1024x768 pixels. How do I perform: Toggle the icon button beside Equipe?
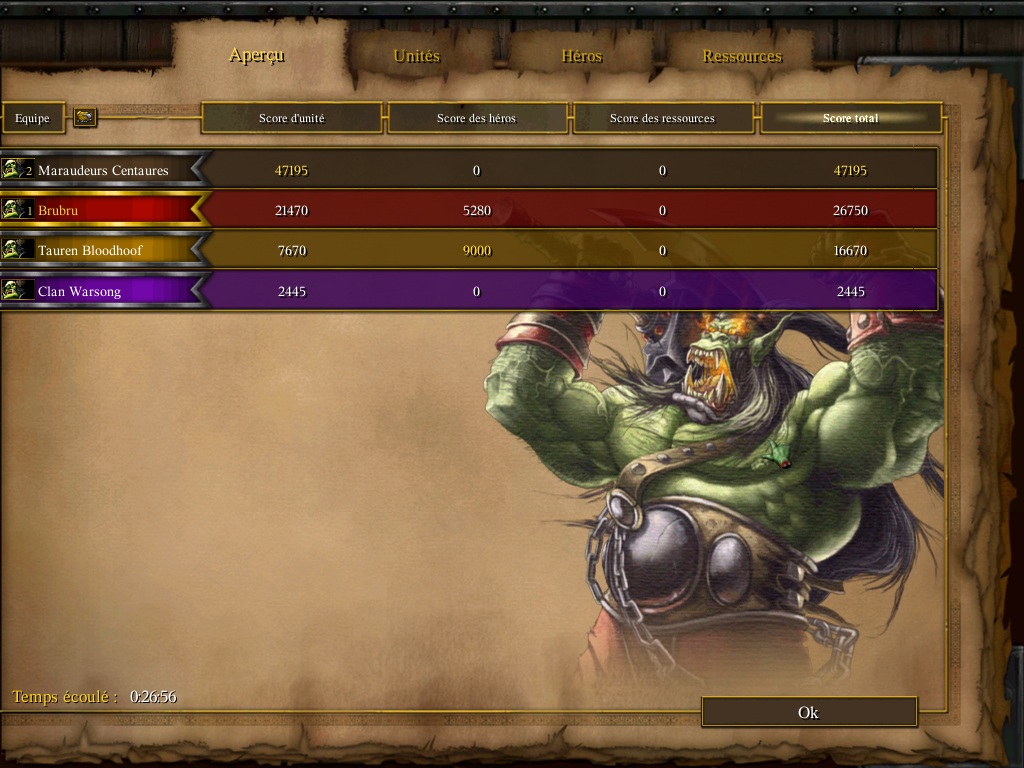click(x=85, y=118)
